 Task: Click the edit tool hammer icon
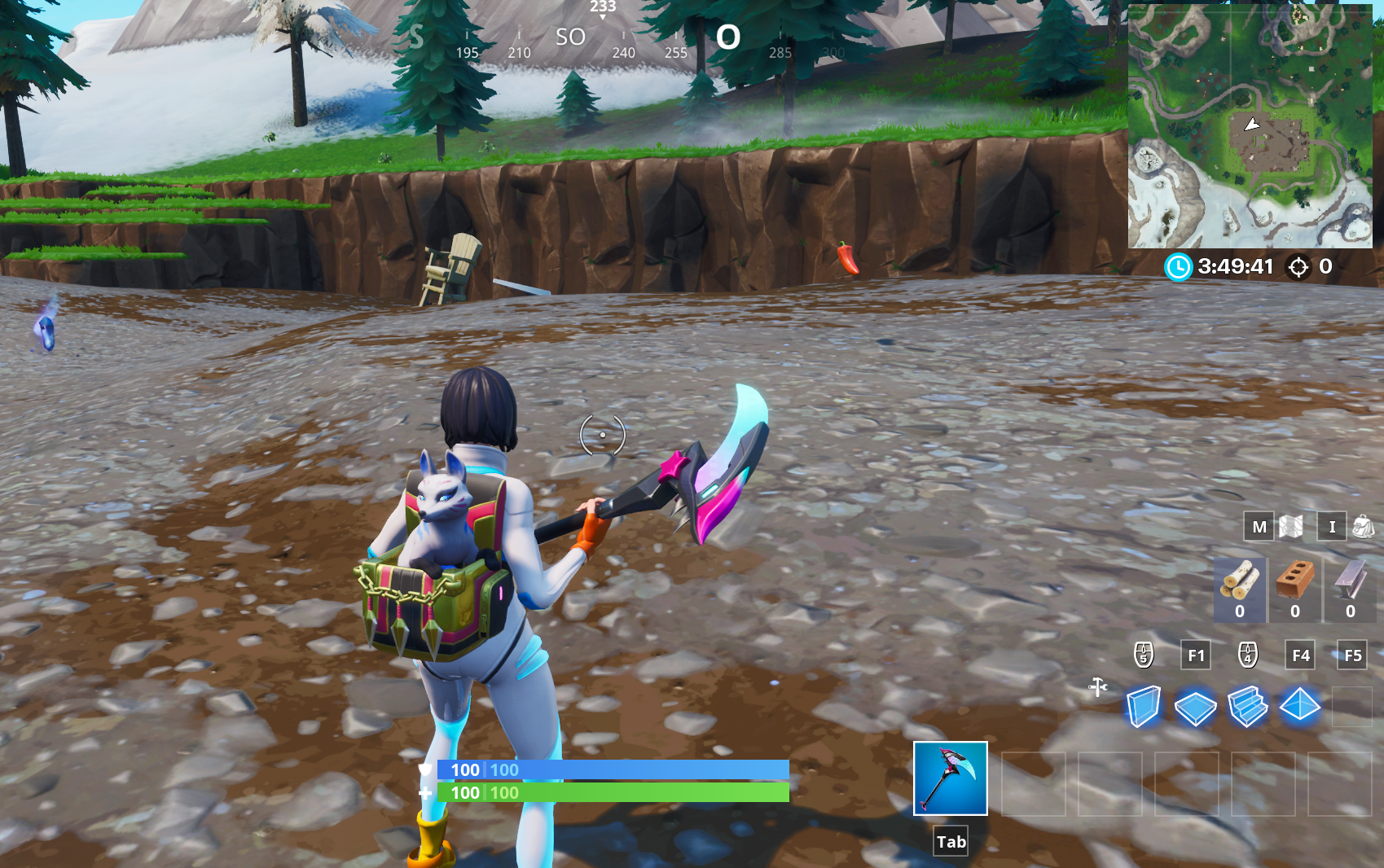(x=1097, y=686)
